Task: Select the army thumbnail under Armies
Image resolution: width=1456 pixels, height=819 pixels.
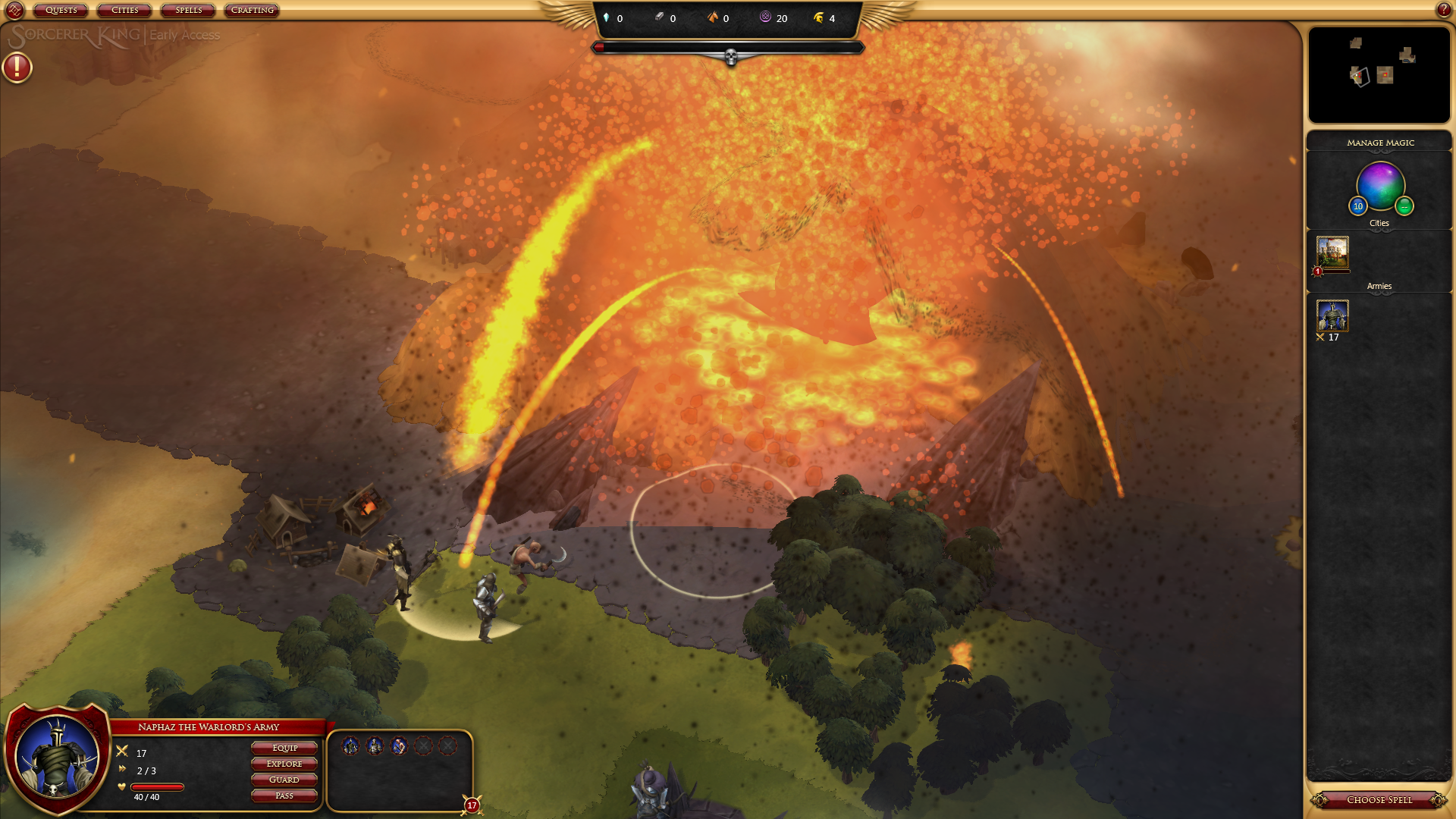Action: point(1332,315)
